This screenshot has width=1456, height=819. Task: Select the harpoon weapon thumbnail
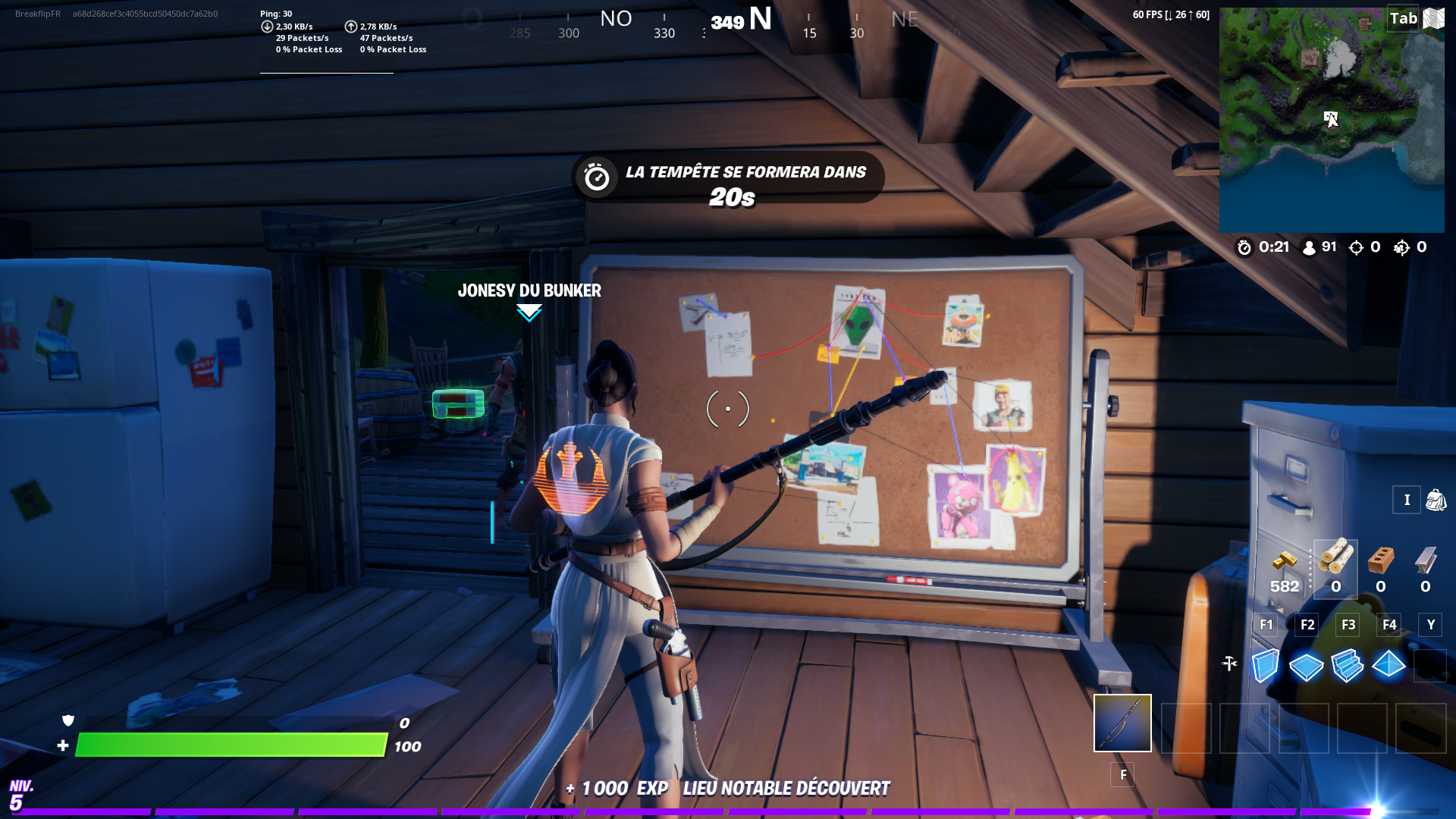tap(1122, 722)
